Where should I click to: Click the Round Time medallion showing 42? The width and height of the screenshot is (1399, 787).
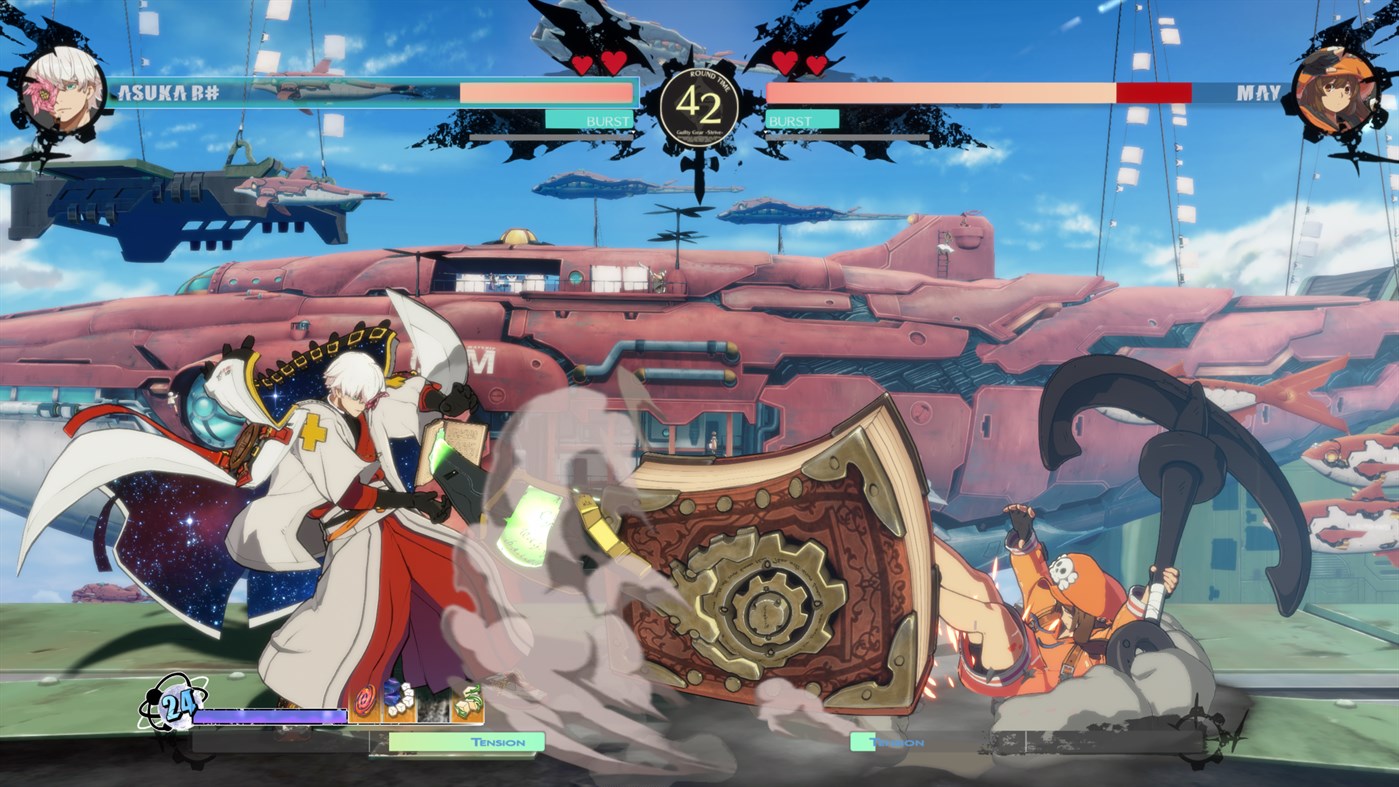click(700, 102)
